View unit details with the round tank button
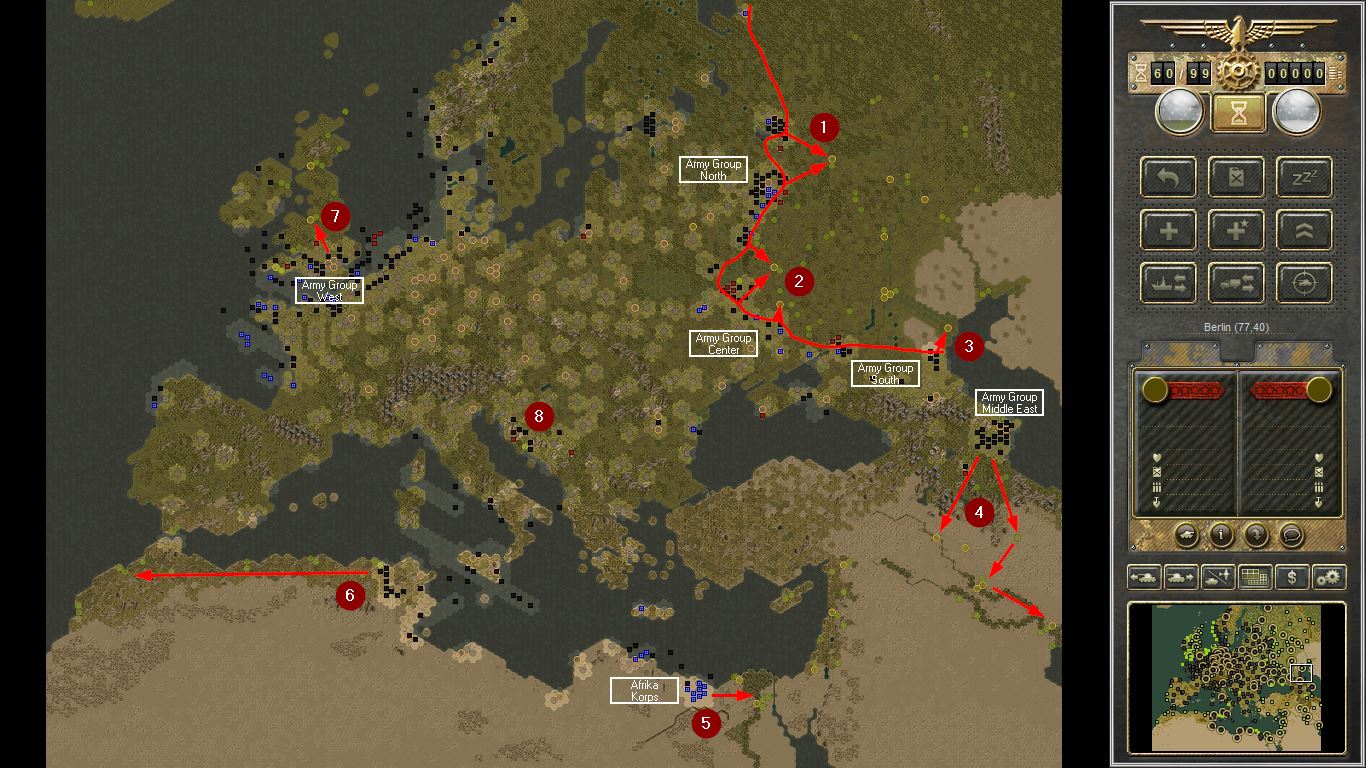Screen dimensions: 1366x768 (1187, 535)
